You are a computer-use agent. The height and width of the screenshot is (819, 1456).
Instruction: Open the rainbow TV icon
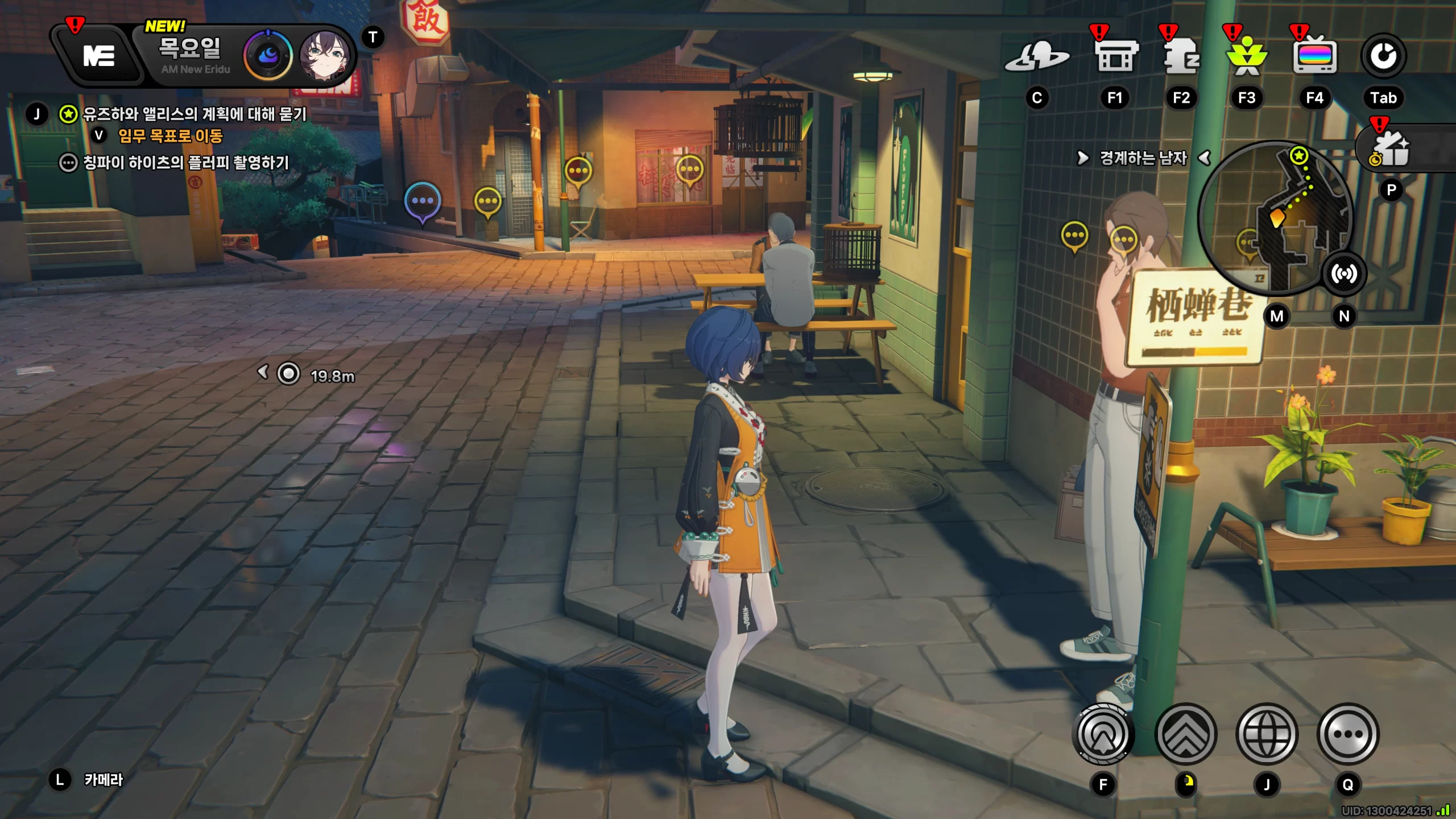(x=1314, y=57)
